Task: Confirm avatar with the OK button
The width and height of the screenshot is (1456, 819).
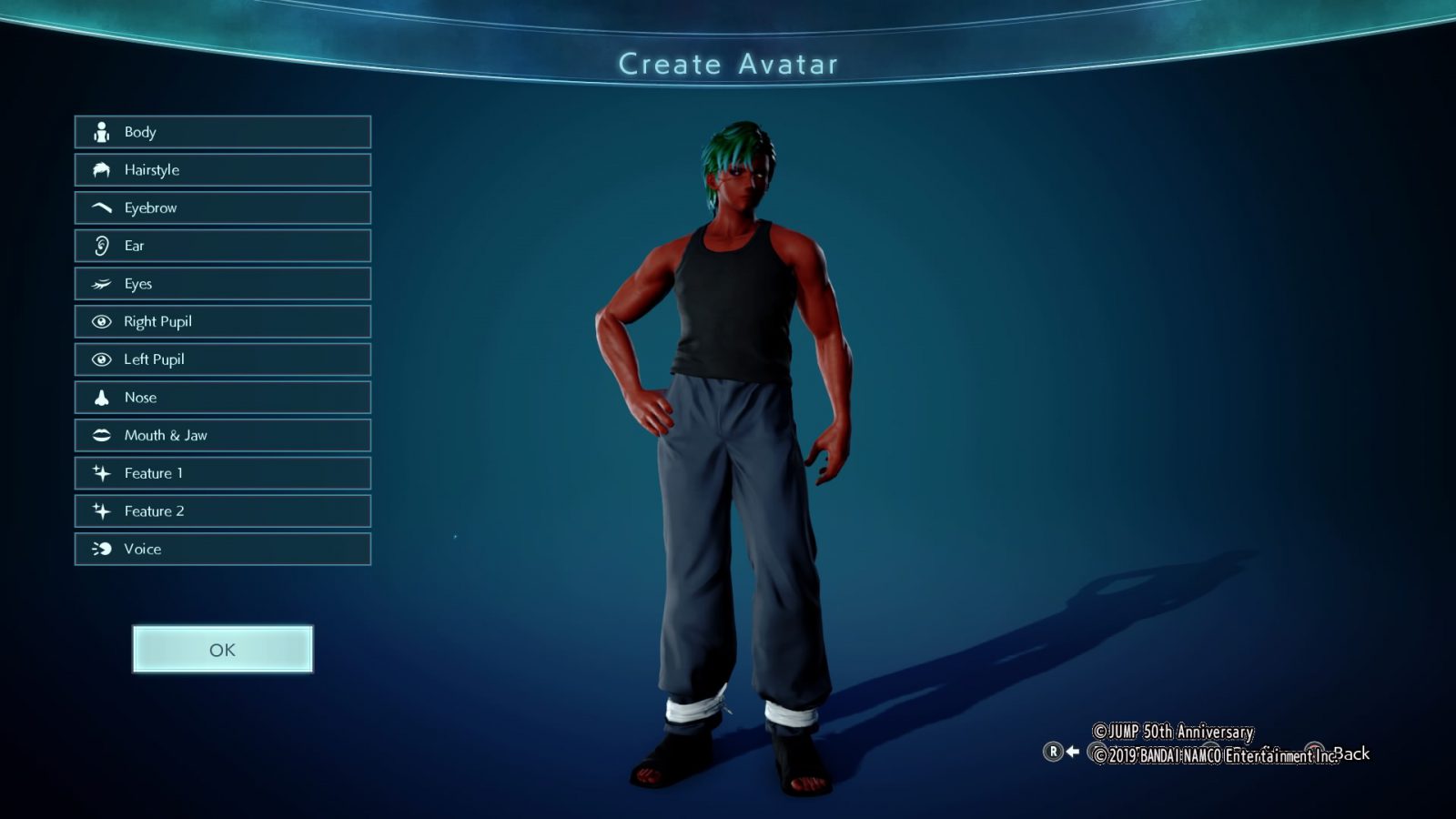Action: coord(222,649)
